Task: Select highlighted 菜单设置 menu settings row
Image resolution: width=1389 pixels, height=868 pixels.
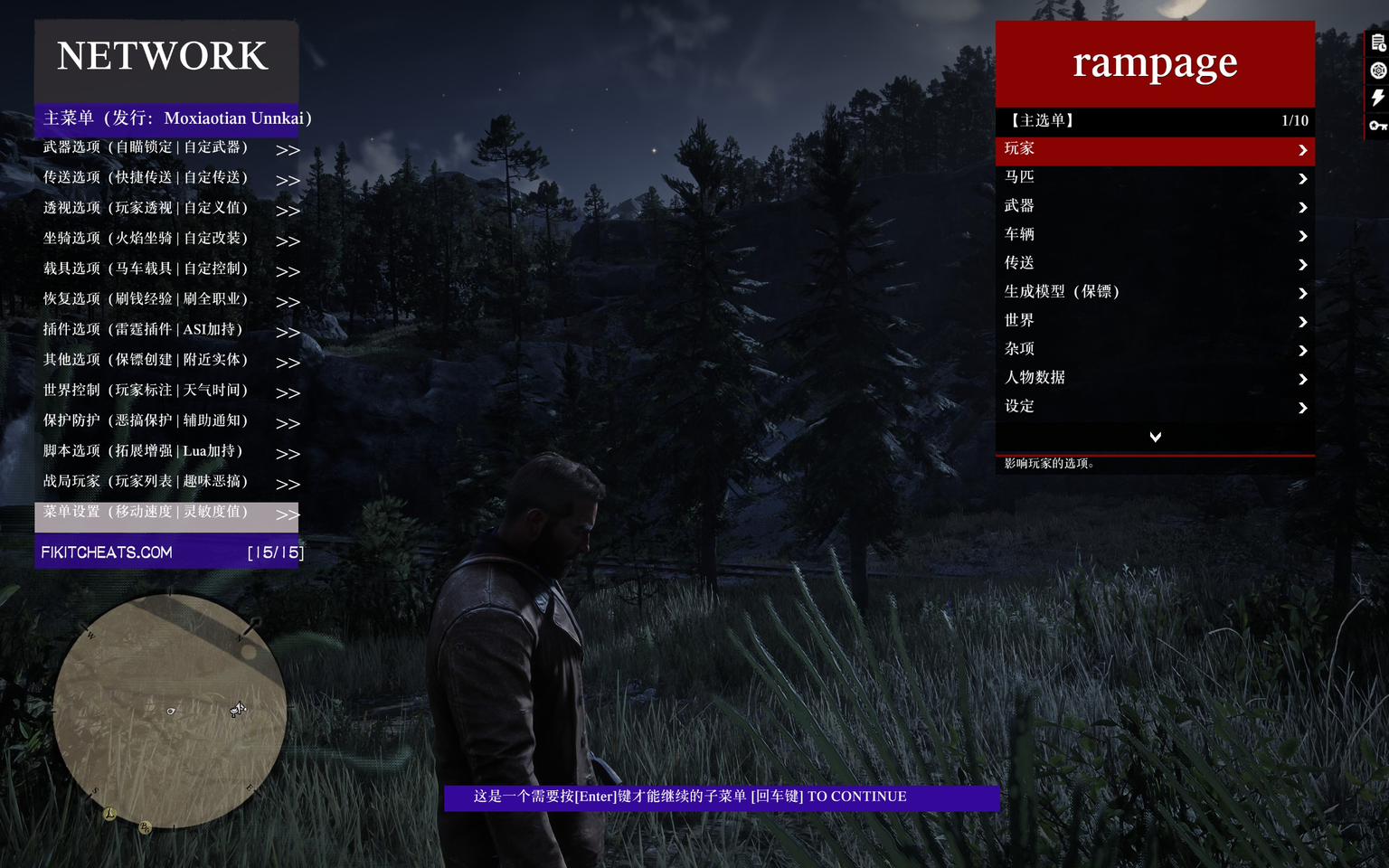Action: coord(168,513)
